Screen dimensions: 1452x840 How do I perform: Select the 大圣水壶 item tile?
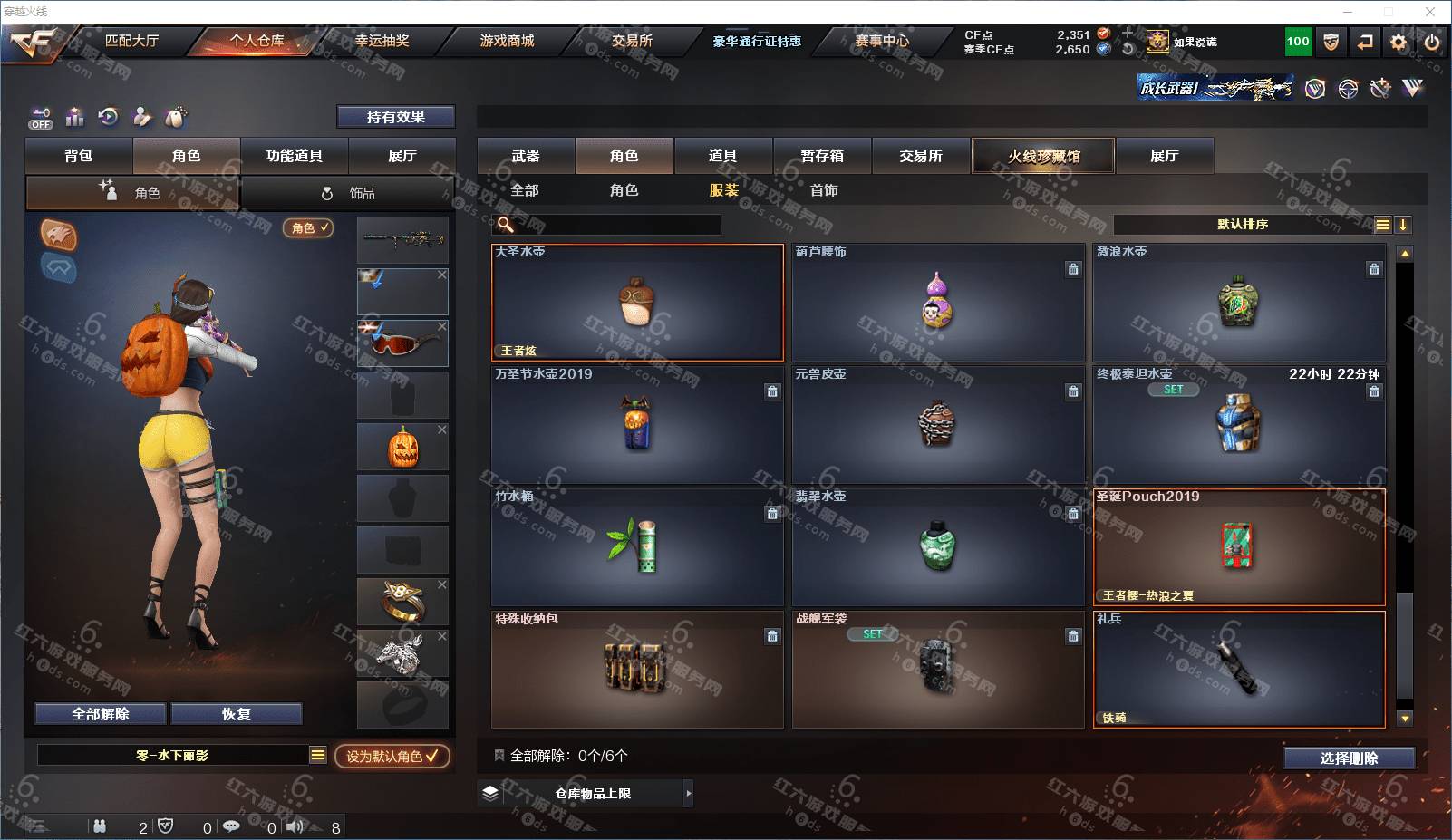(637, 303)
